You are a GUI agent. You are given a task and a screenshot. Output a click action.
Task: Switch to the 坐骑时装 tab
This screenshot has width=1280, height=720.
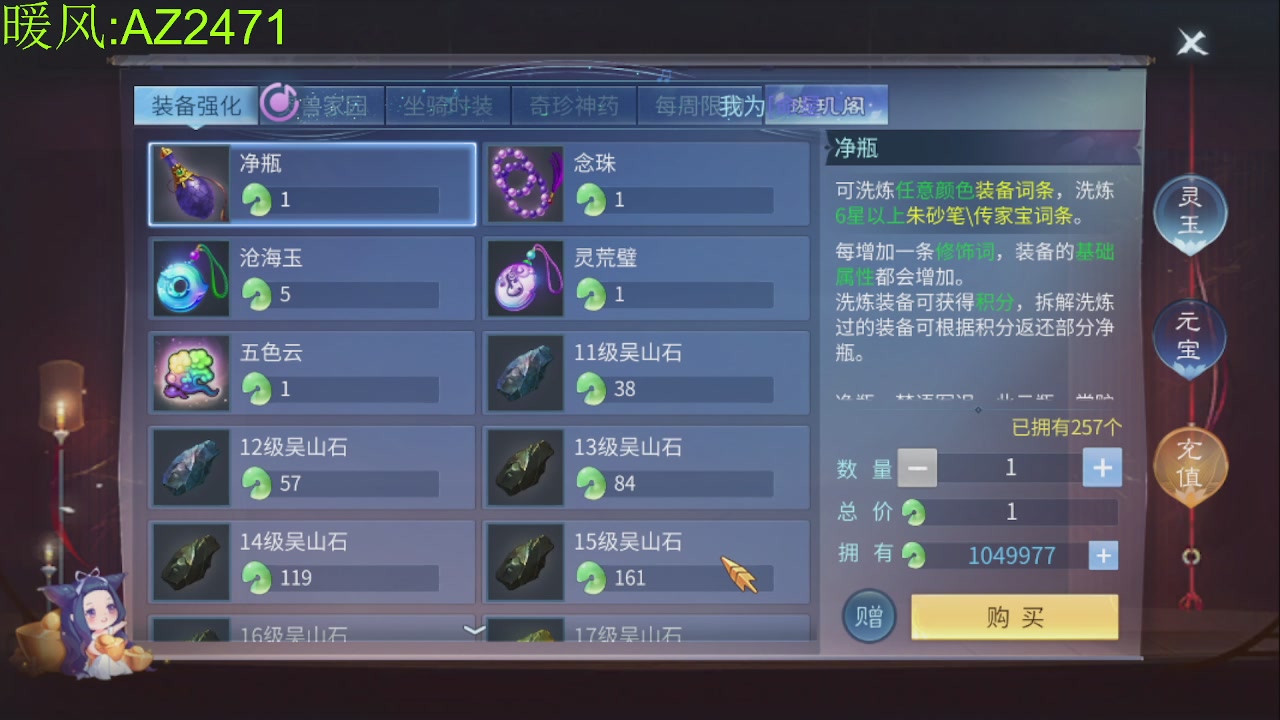point(448,104)
